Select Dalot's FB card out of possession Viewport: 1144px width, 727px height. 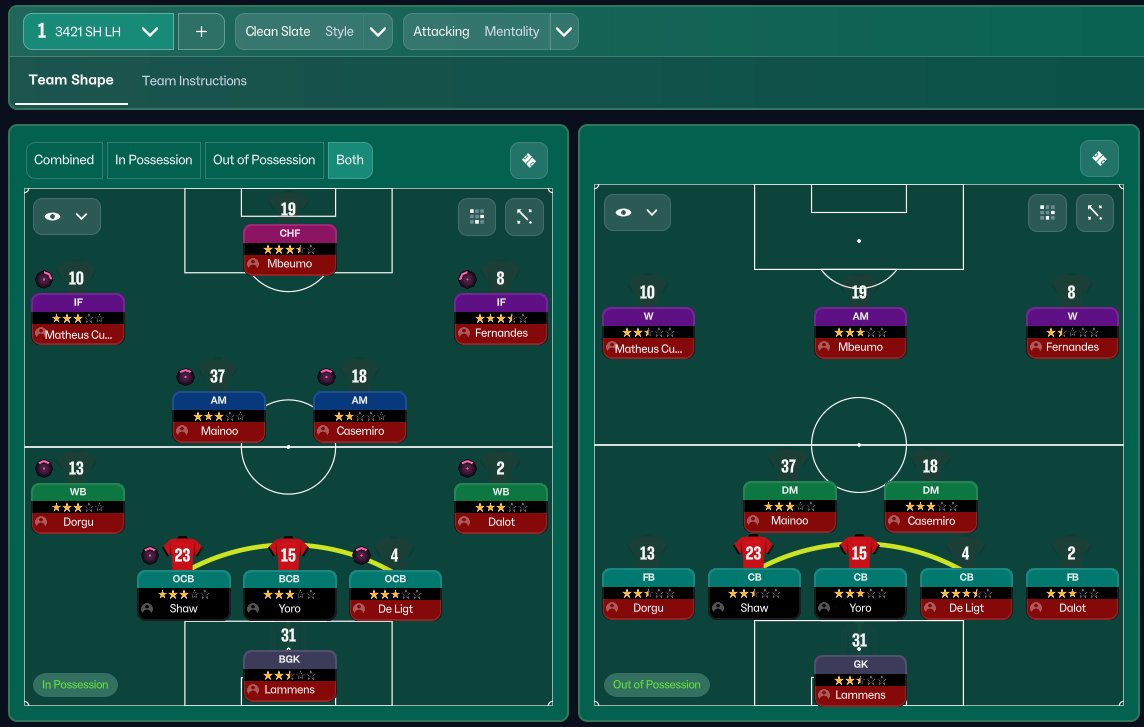[1072, 593]
